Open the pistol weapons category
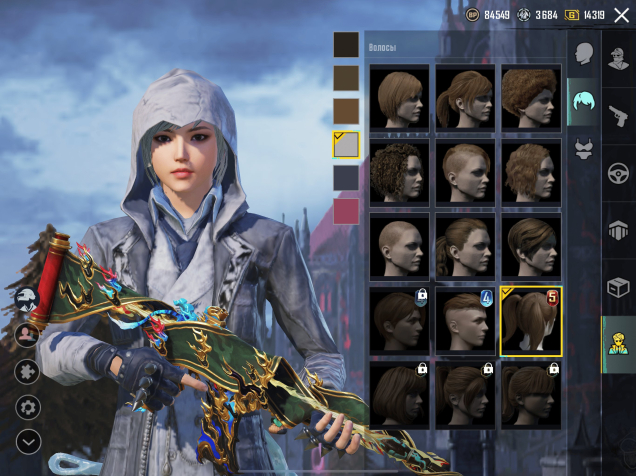 tap(619, 115)
